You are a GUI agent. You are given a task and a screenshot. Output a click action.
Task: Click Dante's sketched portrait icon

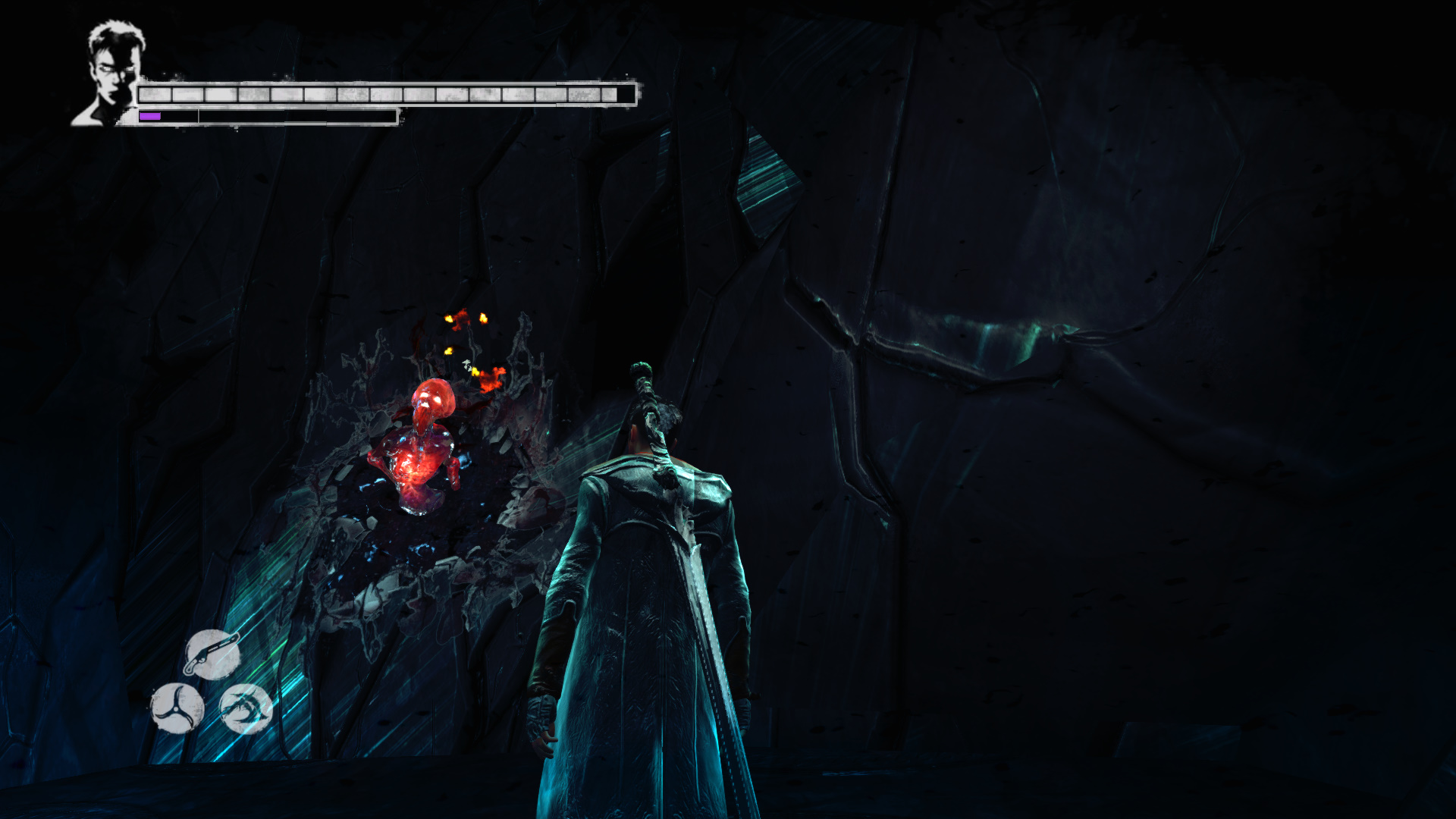point(111,74)
